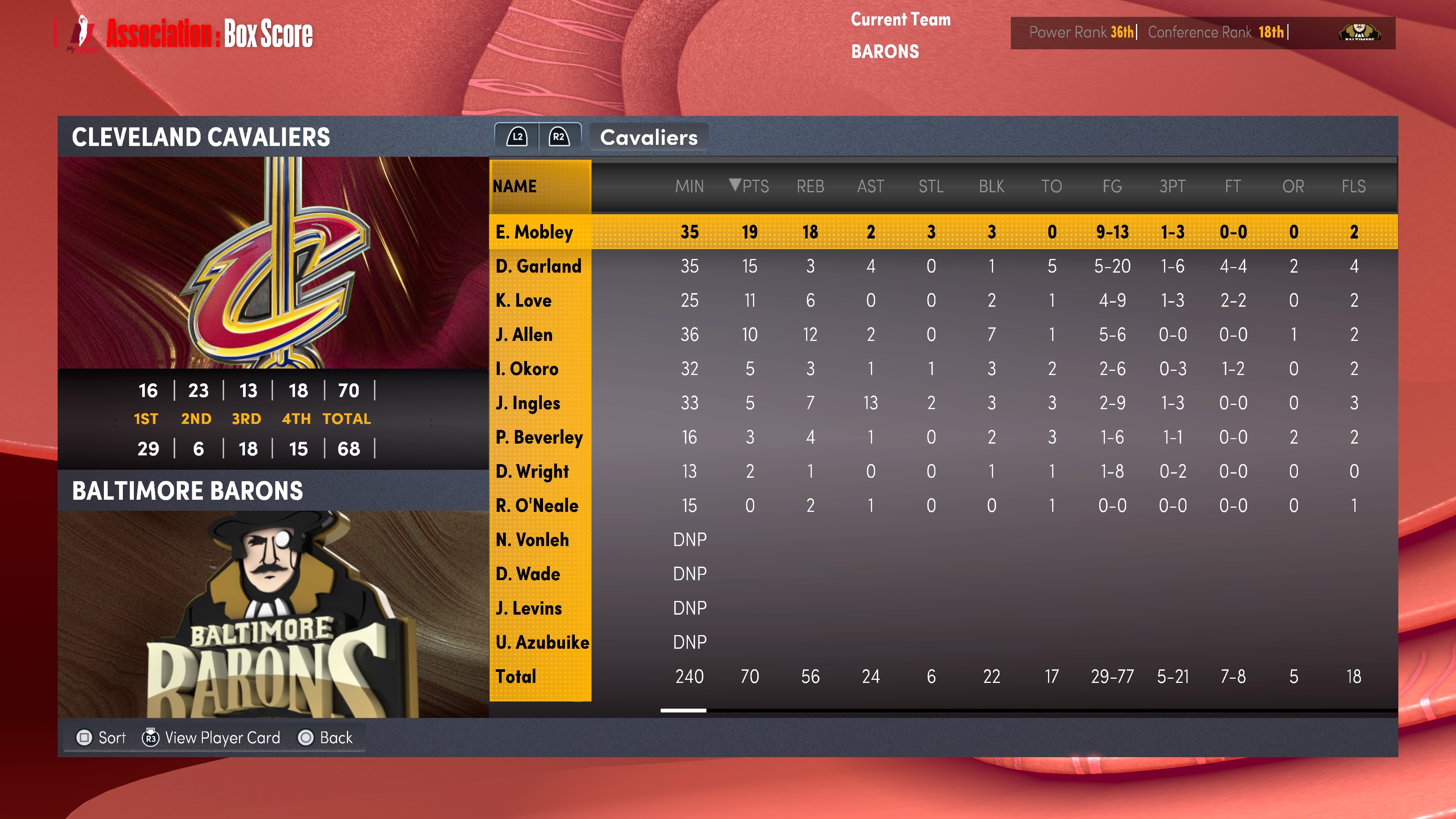Highlight J. Allen's row
The width and height of the screenshot is (1456, 819).
point(524,334)
